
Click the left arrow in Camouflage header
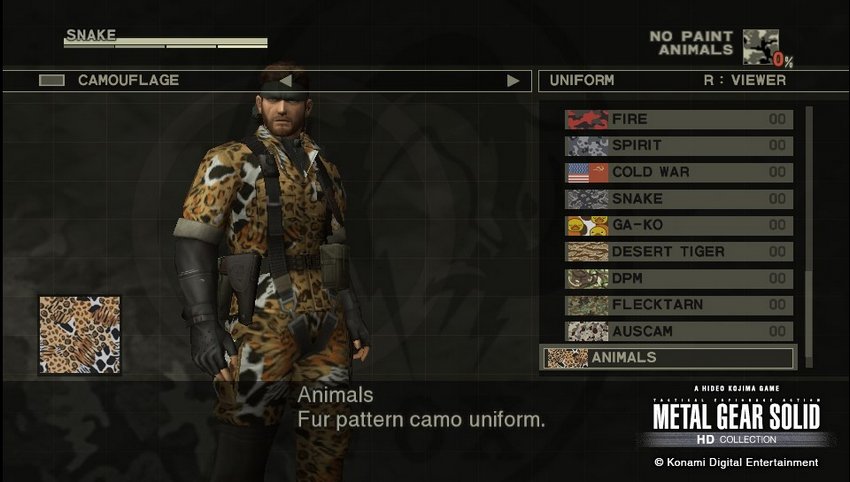coord(284,81)
